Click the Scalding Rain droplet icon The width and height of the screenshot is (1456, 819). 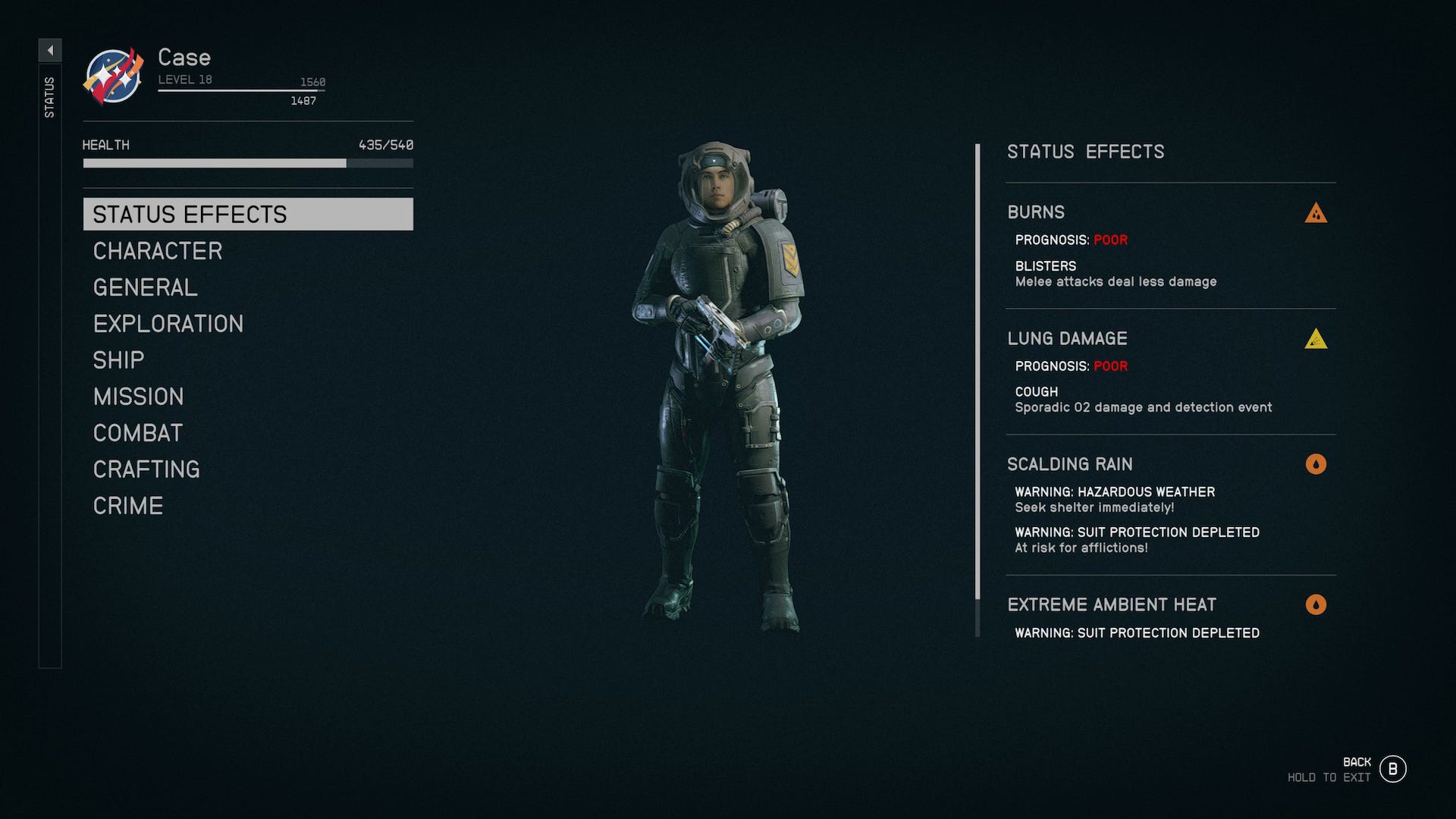click(1316, 465)
